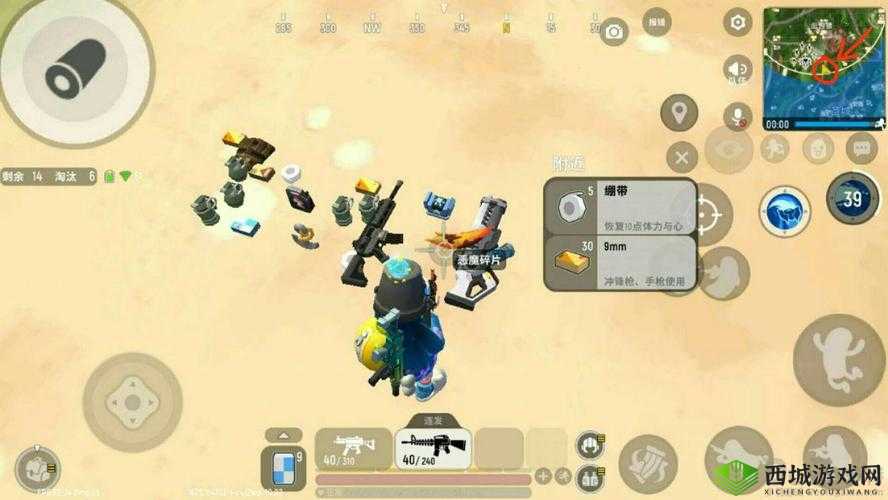Tap the jump button
The image size is (888, 500).
click(838, 359)
